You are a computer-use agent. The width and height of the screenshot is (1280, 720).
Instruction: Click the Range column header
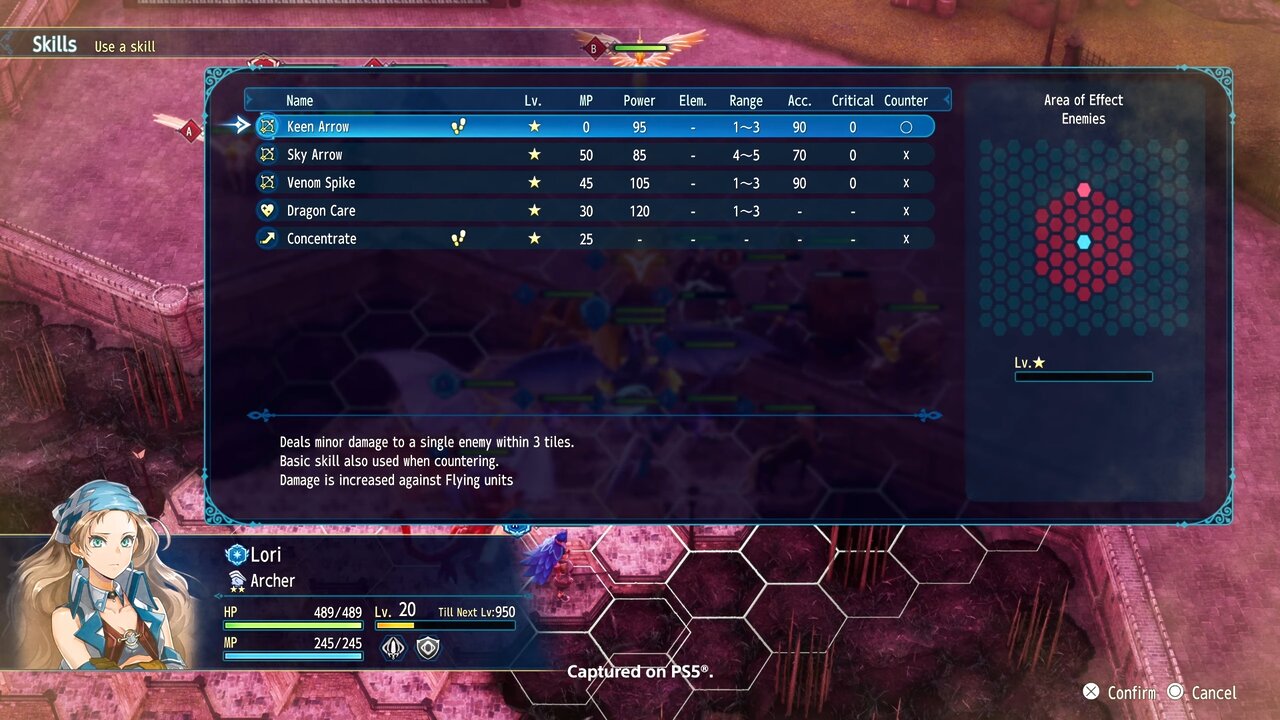tap(746, 101)
